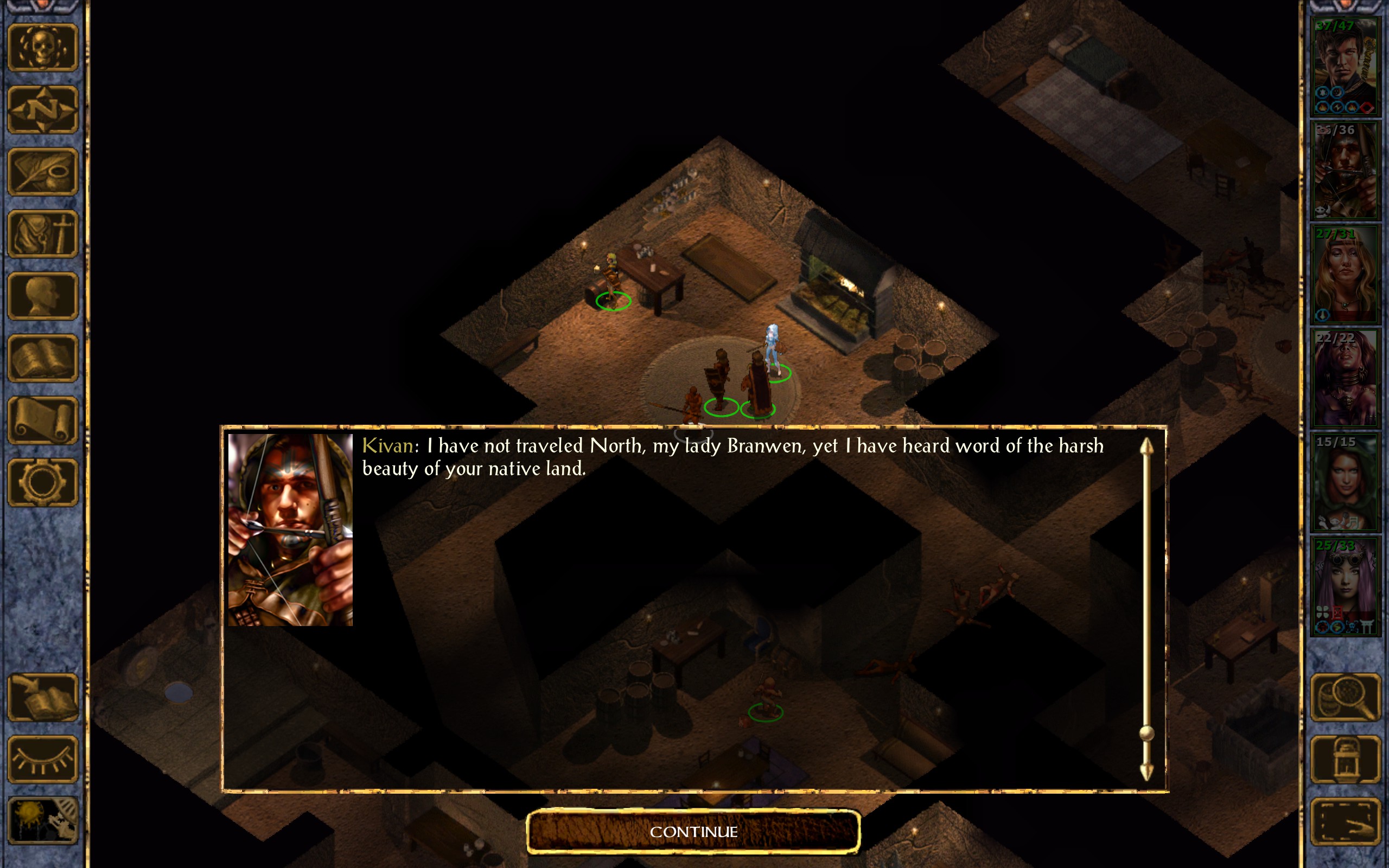Click the skull icon in the left sidebar
Viewport: 1389px width, 868px height.
(x=42, y=48)
